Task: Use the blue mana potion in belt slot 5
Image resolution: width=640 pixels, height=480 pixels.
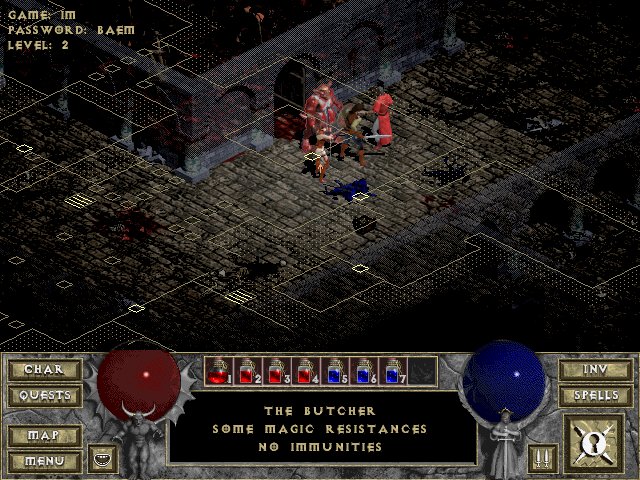Action: 336,371
